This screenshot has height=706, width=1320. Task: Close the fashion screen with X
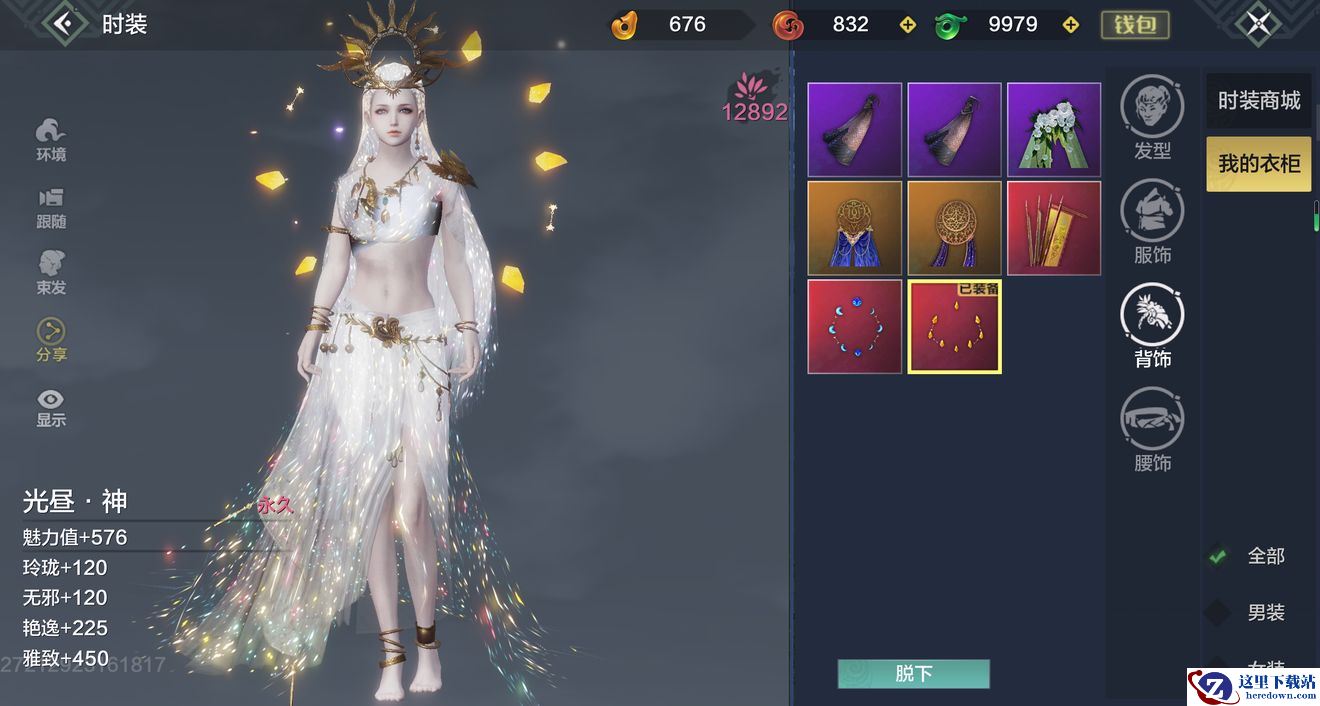[x=1258, y=23]
